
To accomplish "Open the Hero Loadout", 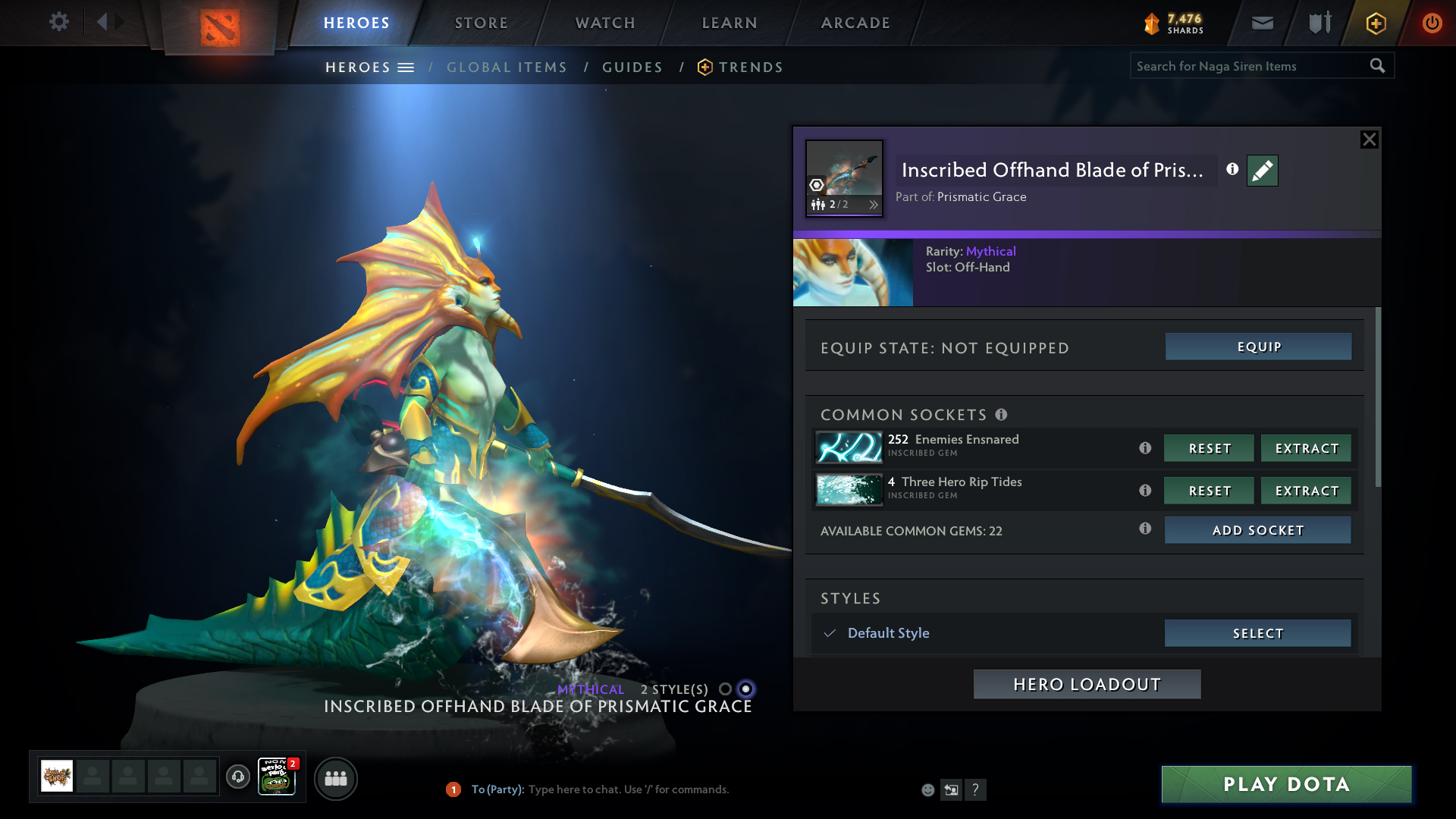I will [x=1087, y=684].
